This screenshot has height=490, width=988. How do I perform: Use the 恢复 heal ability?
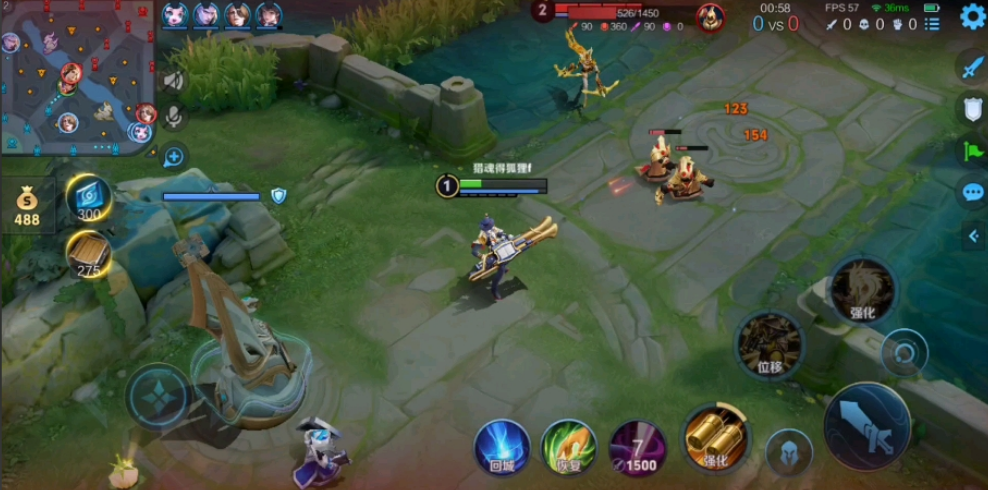pos(568,446)
